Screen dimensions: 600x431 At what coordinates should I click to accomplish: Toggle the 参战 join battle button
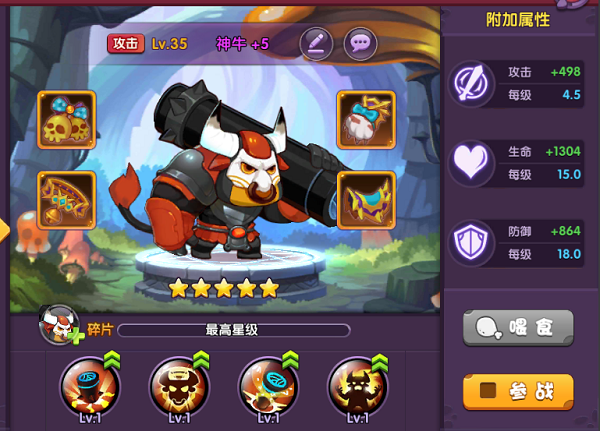click(518, 391)
